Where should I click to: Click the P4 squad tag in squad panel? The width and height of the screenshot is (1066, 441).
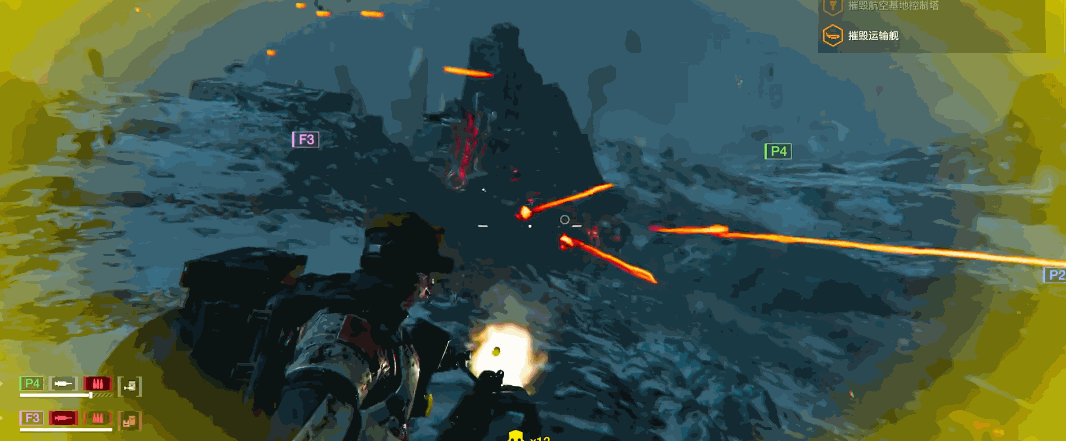(x=32, y=383)
